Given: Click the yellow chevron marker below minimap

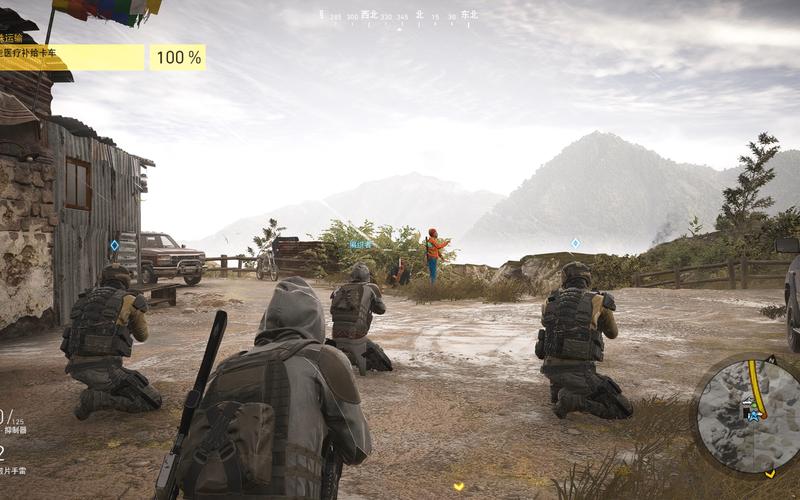Looking at the screenshot, I should (770, 472).
